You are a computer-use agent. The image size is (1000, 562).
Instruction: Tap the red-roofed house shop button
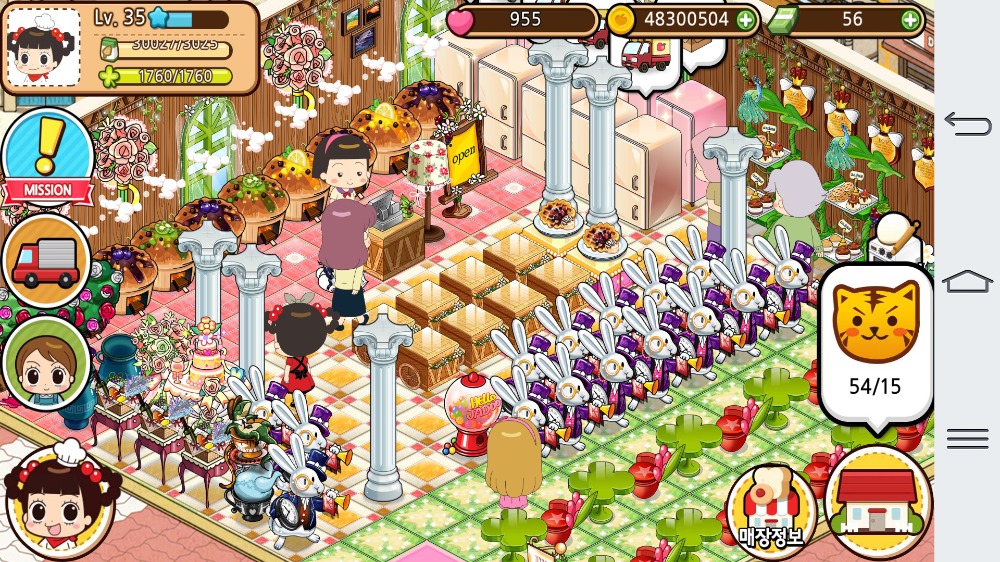[877, 501]
